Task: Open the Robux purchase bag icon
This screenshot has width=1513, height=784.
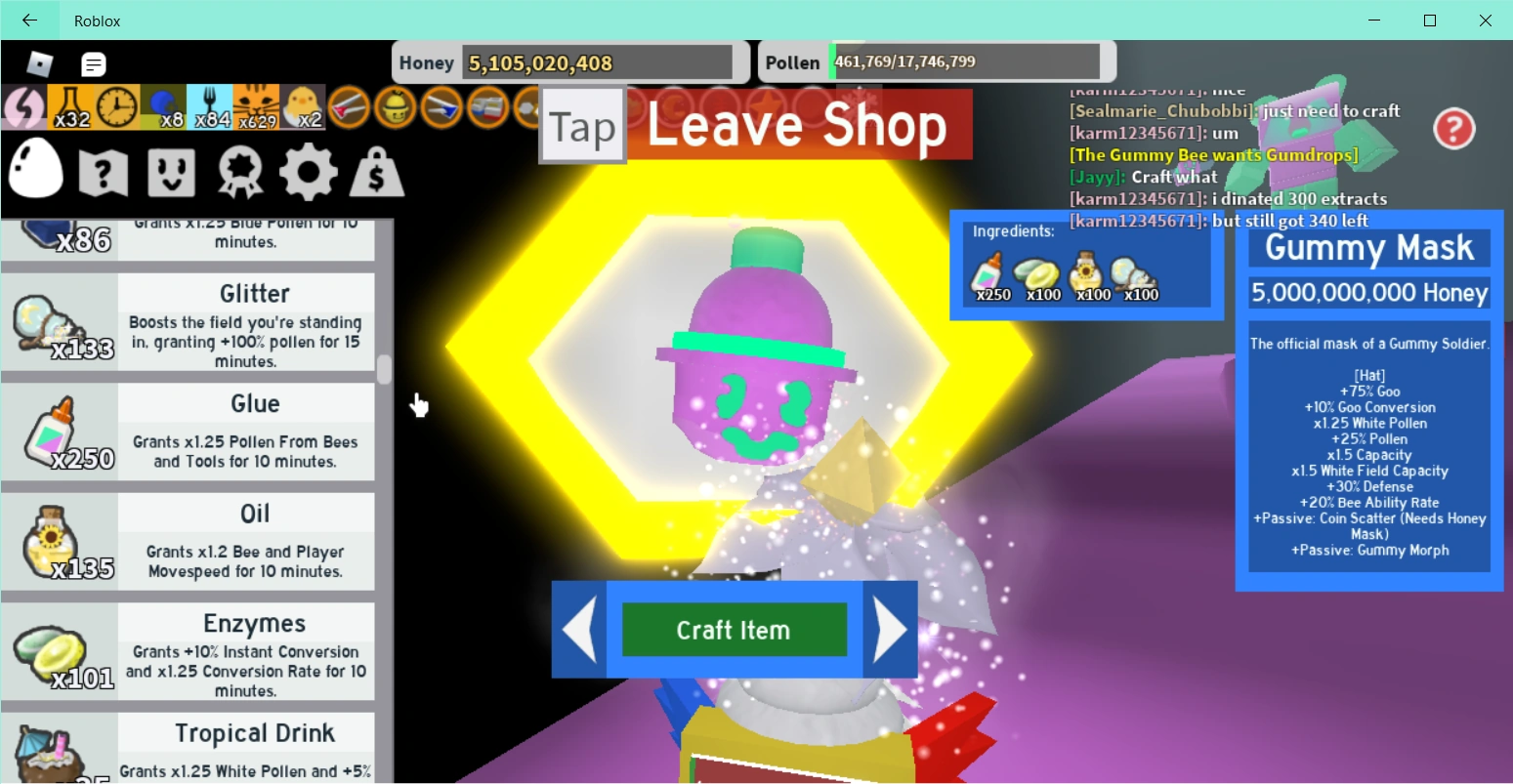Action: pyautogui.click(x=377, y=170)
